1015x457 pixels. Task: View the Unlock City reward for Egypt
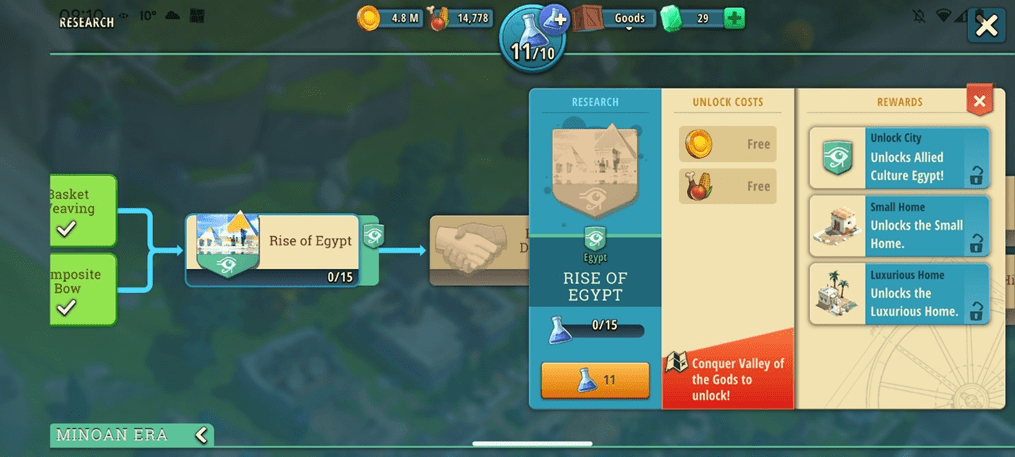(899, 158)
